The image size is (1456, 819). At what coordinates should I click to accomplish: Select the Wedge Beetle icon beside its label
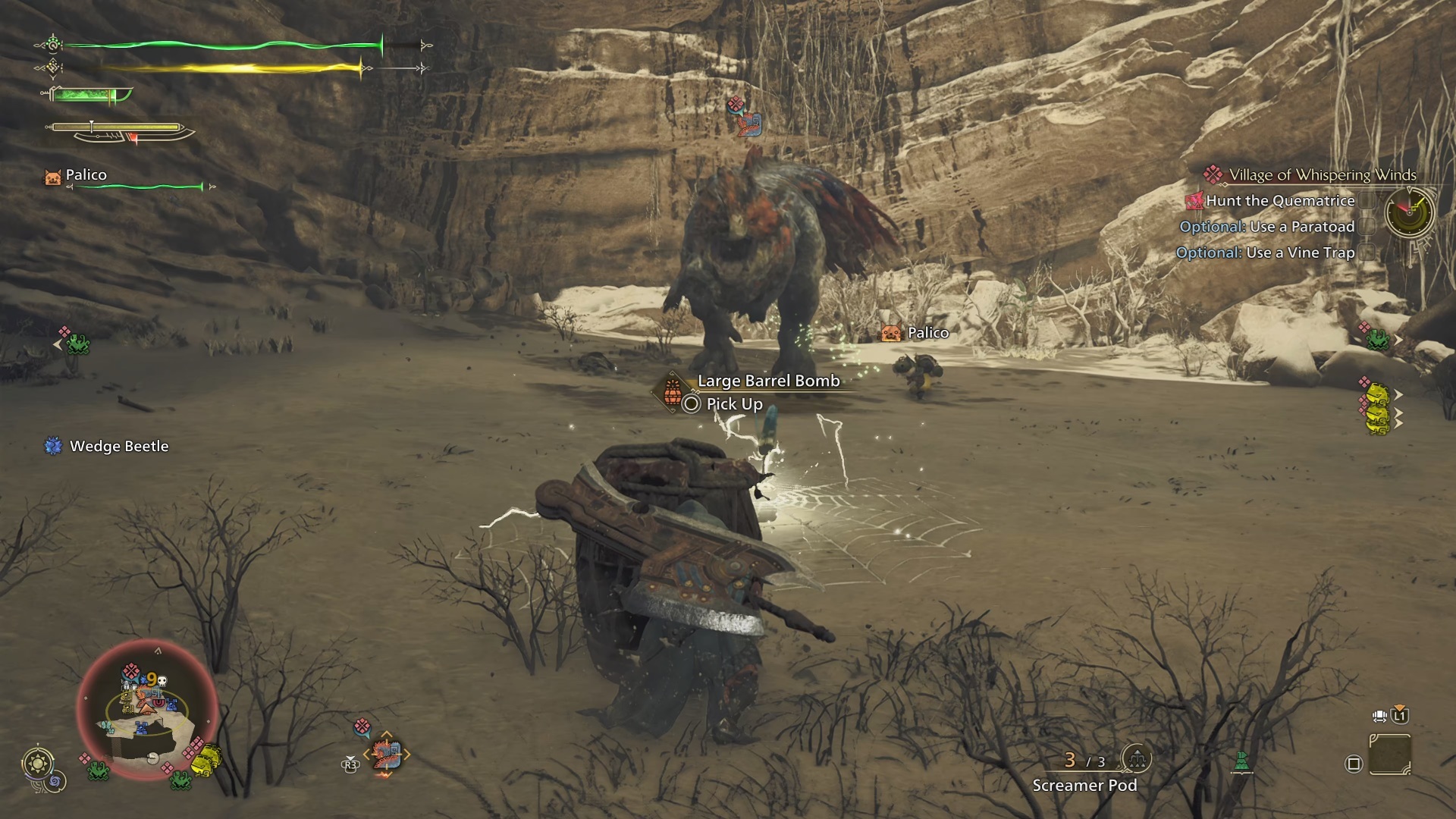click(x=52, y=447)
